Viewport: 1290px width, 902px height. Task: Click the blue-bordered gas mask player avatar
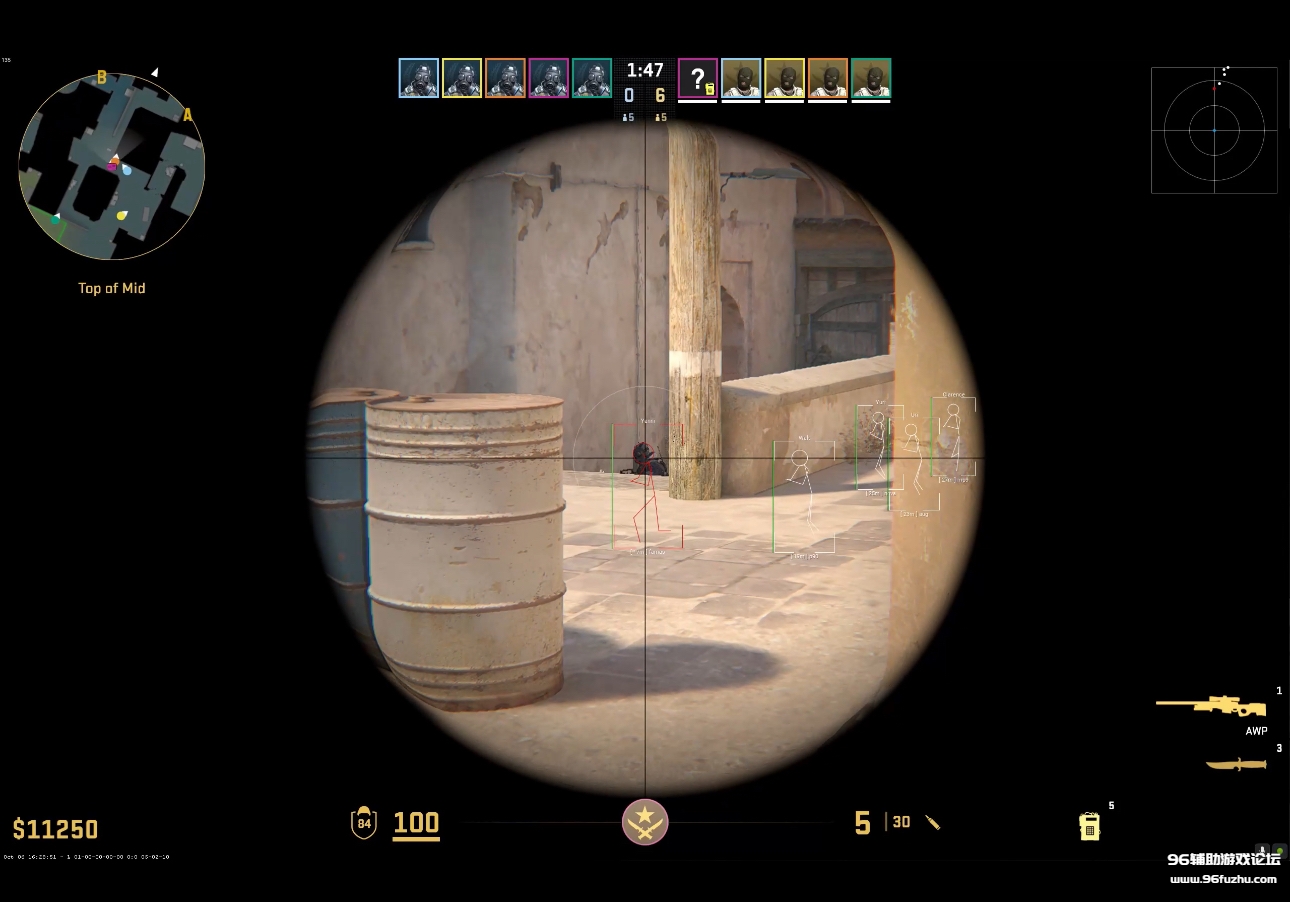coord(418,78)
